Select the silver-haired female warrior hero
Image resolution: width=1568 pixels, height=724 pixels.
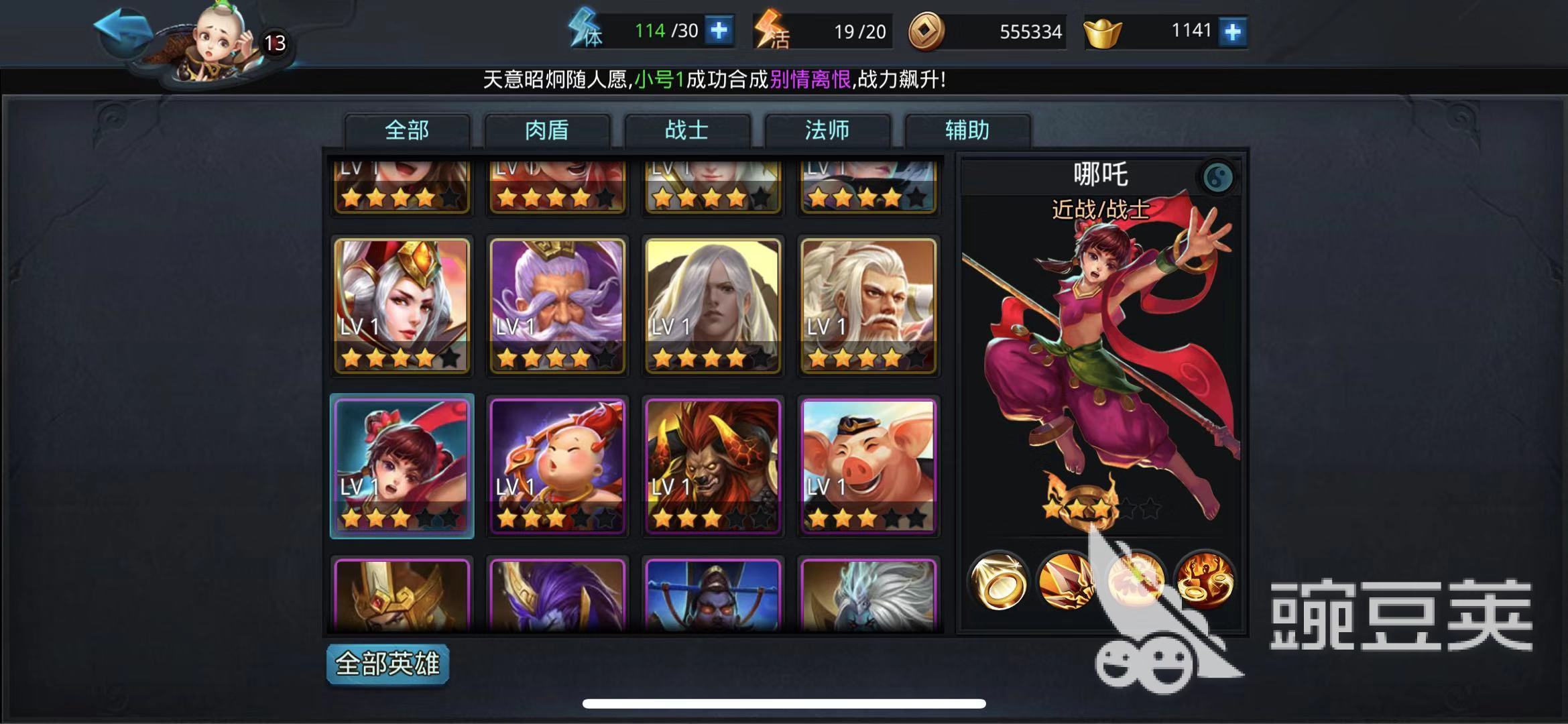click(x=402, y=306)
